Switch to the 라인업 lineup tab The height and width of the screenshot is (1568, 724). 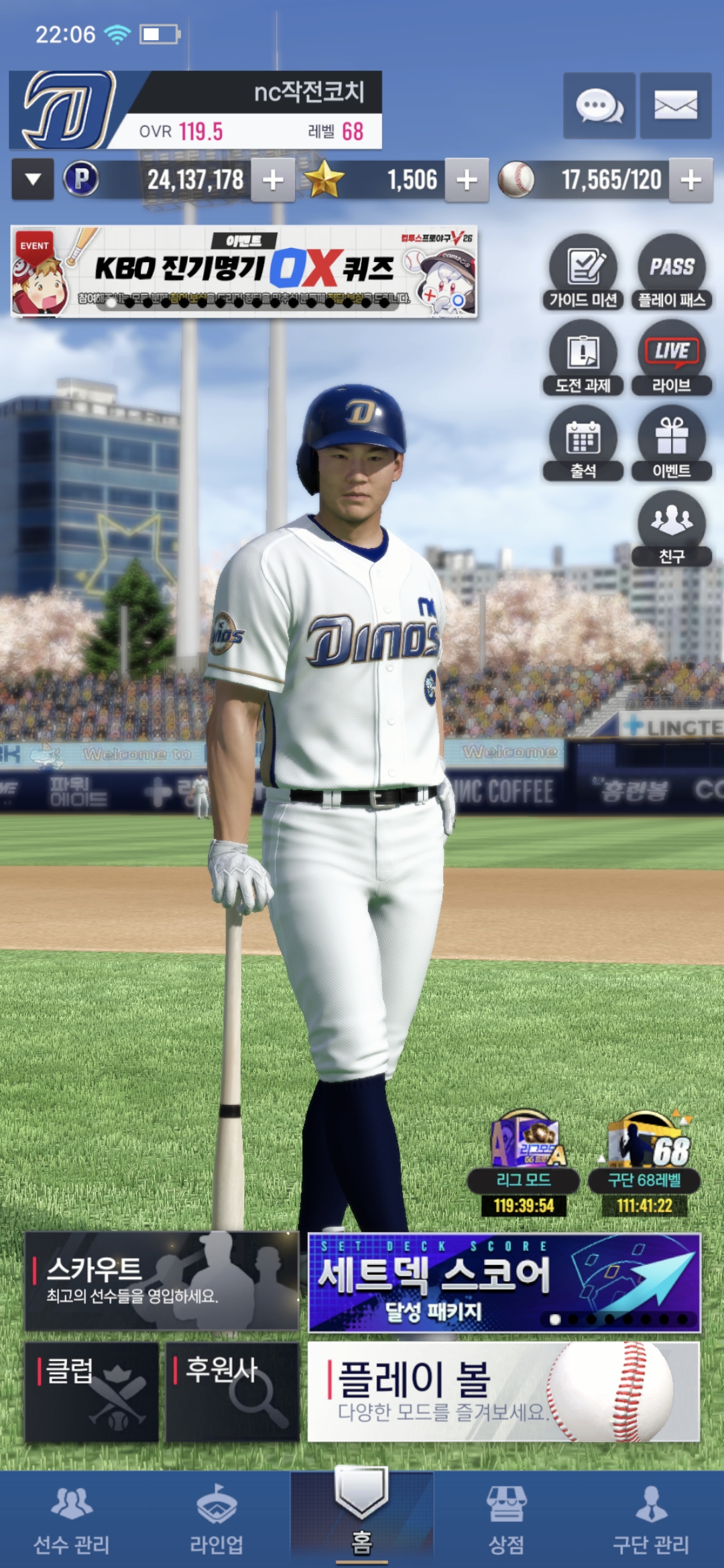click(217, 1518)
